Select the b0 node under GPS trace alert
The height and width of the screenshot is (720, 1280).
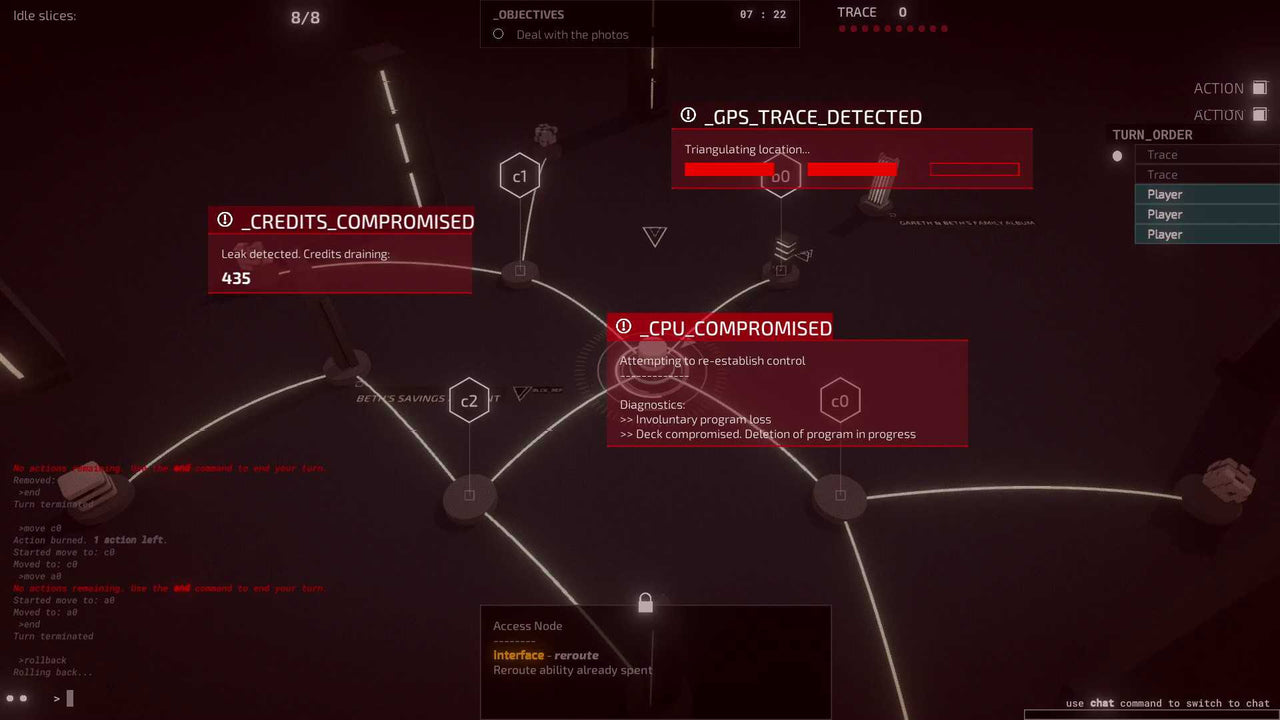[781, 175]
